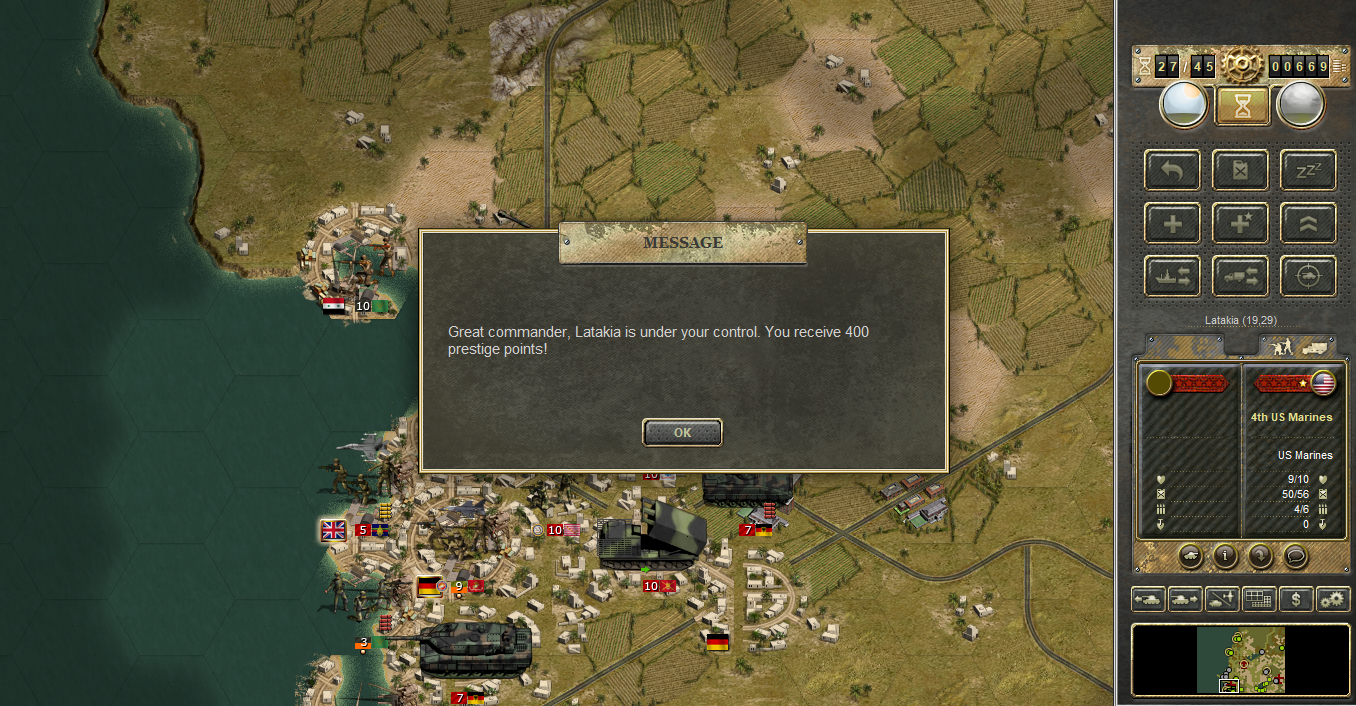Screen dimensions: 1356x706
Task: Put the unit to sleep (Zzz button)
Action: click(1308, 171)
